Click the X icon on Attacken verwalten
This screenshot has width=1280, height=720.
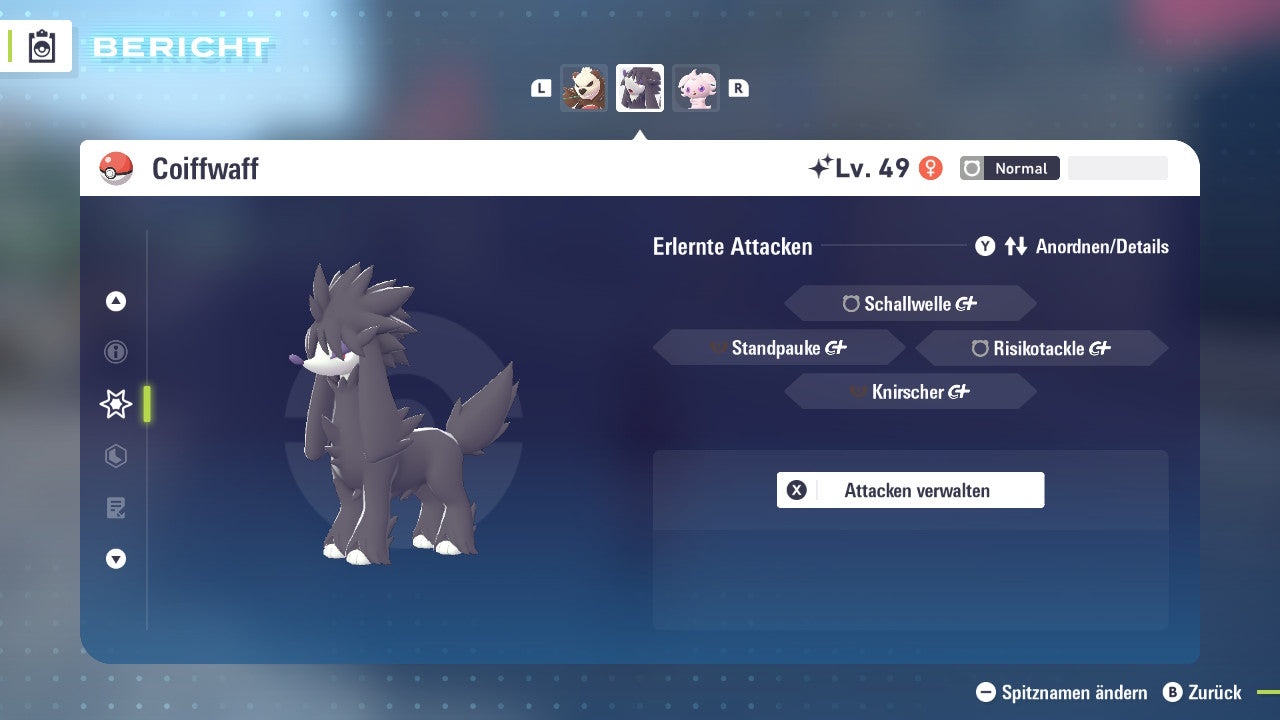pos(797,490)
